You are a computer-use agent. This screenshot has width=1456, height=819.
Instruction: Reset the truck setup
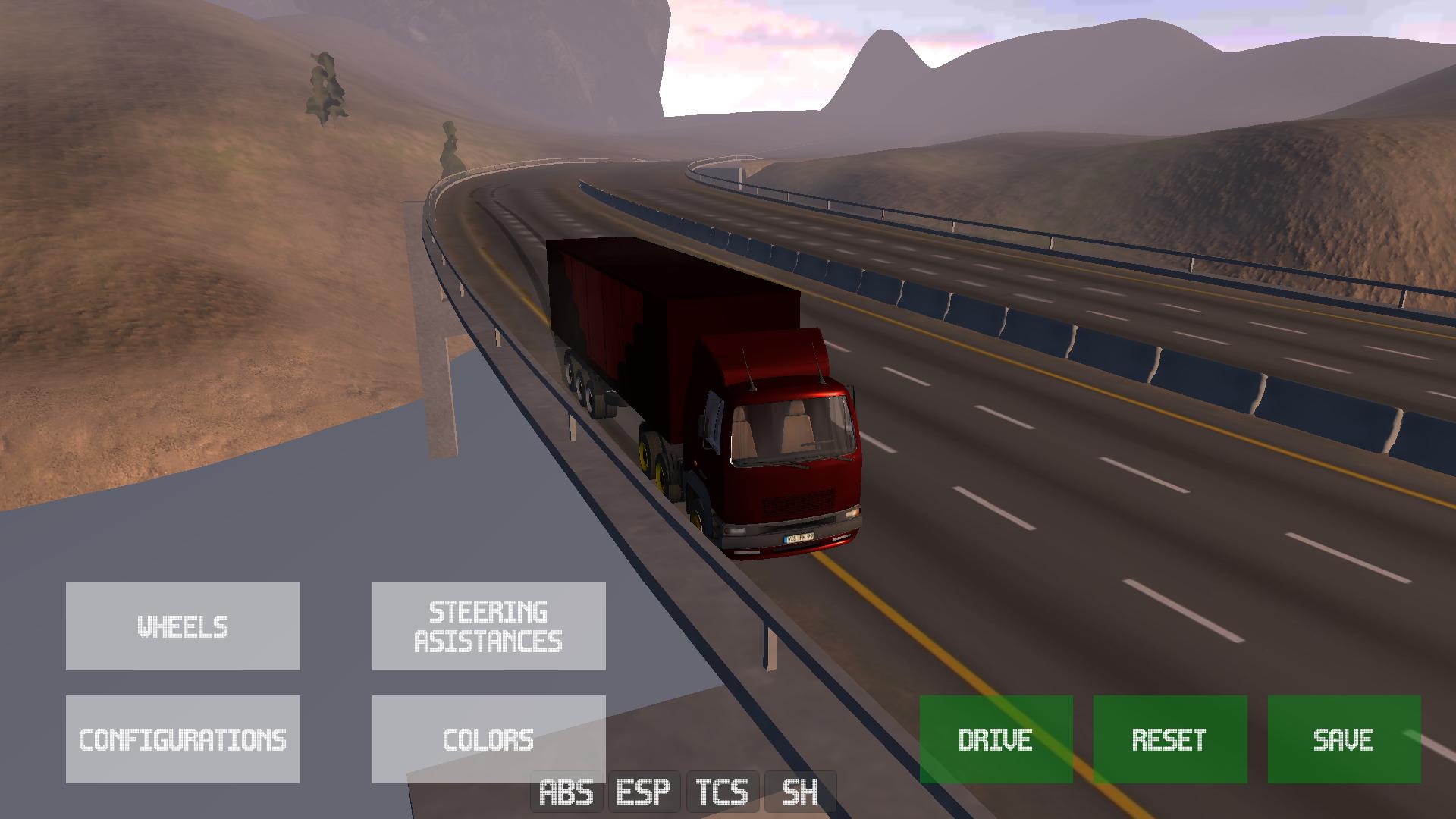1169,739
